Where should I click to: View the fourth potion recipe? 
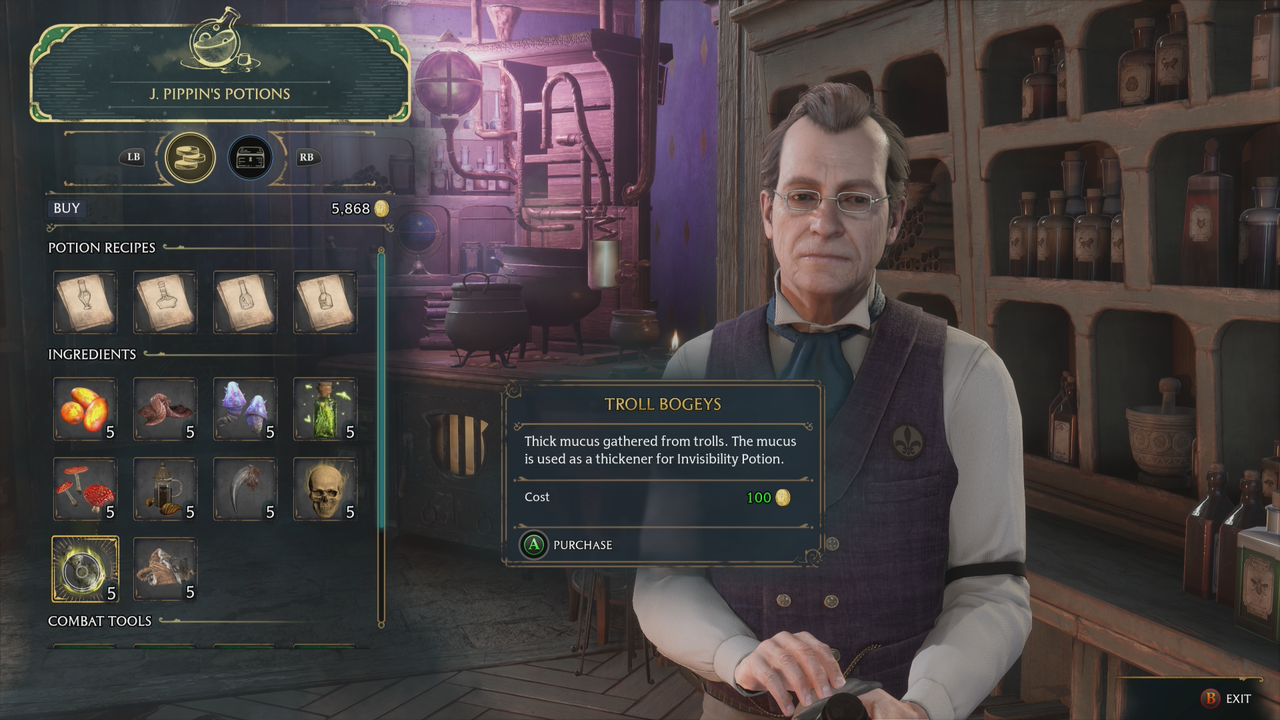point(325,302)
